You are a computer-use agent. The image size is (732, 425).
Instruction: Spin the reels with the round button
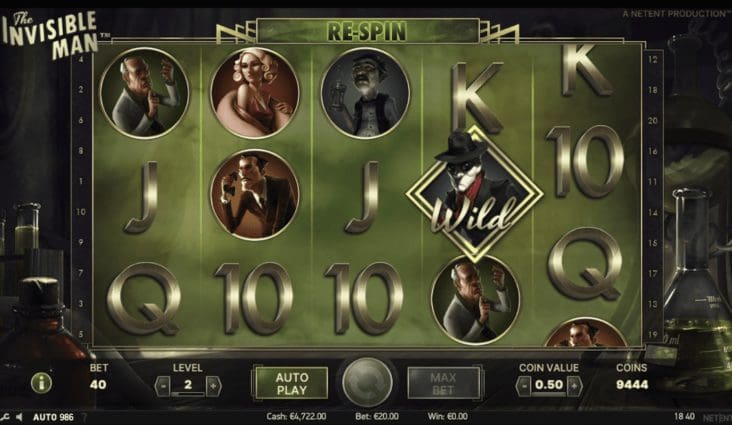[366, 383]
